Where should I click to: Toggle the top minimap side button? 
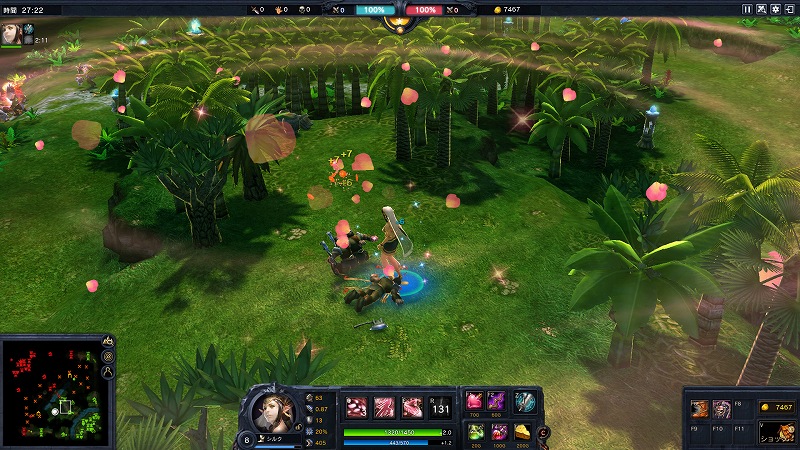[108, 341]
